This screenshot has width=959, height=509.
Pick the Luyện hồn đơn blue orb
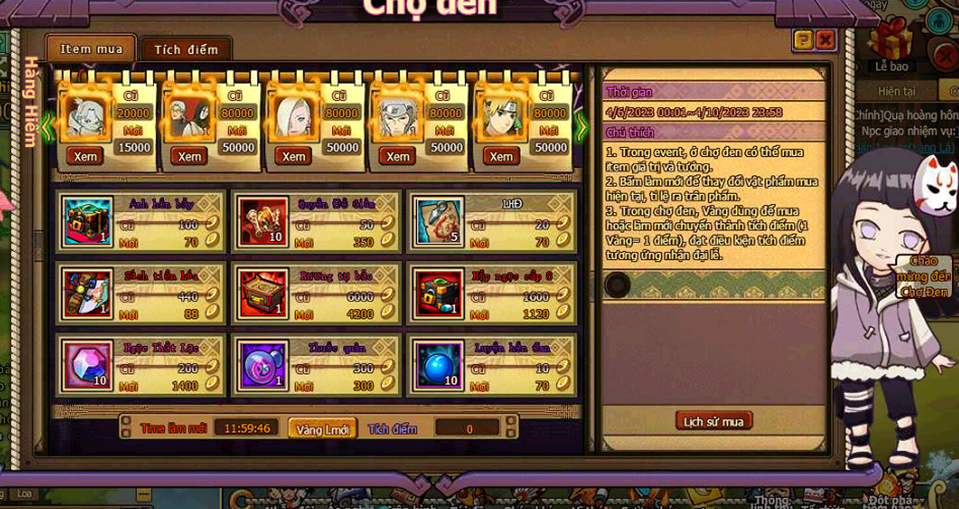(438, 365)
